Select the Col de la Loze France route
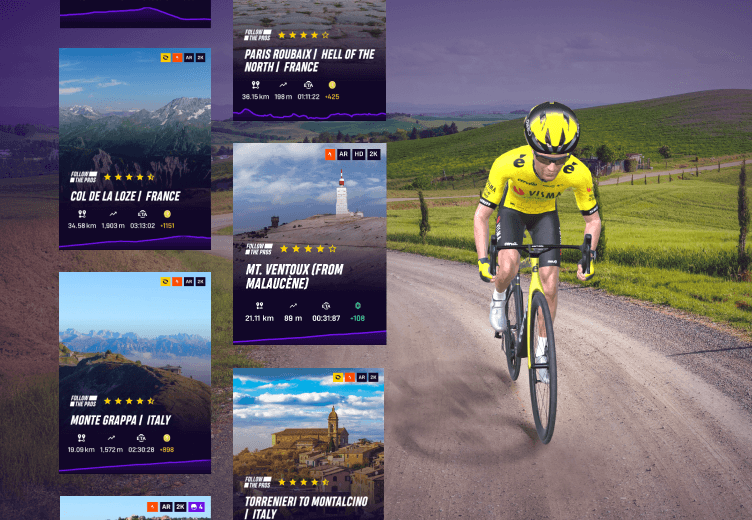 click(x=135, y=148)
